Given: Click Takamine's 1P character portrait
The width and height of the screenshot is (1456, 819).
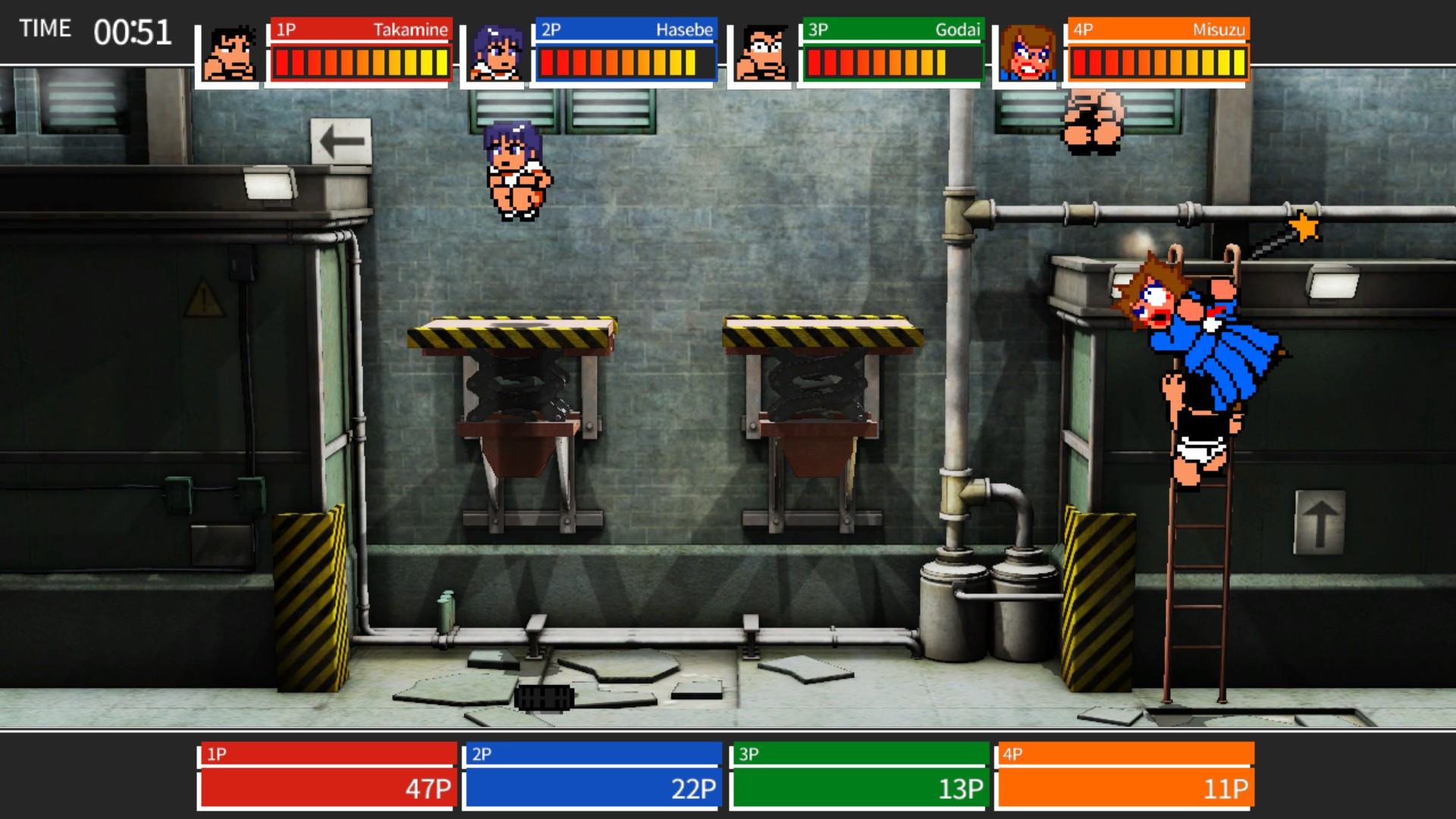Looking at the screenshot, I should click(230, 54).
